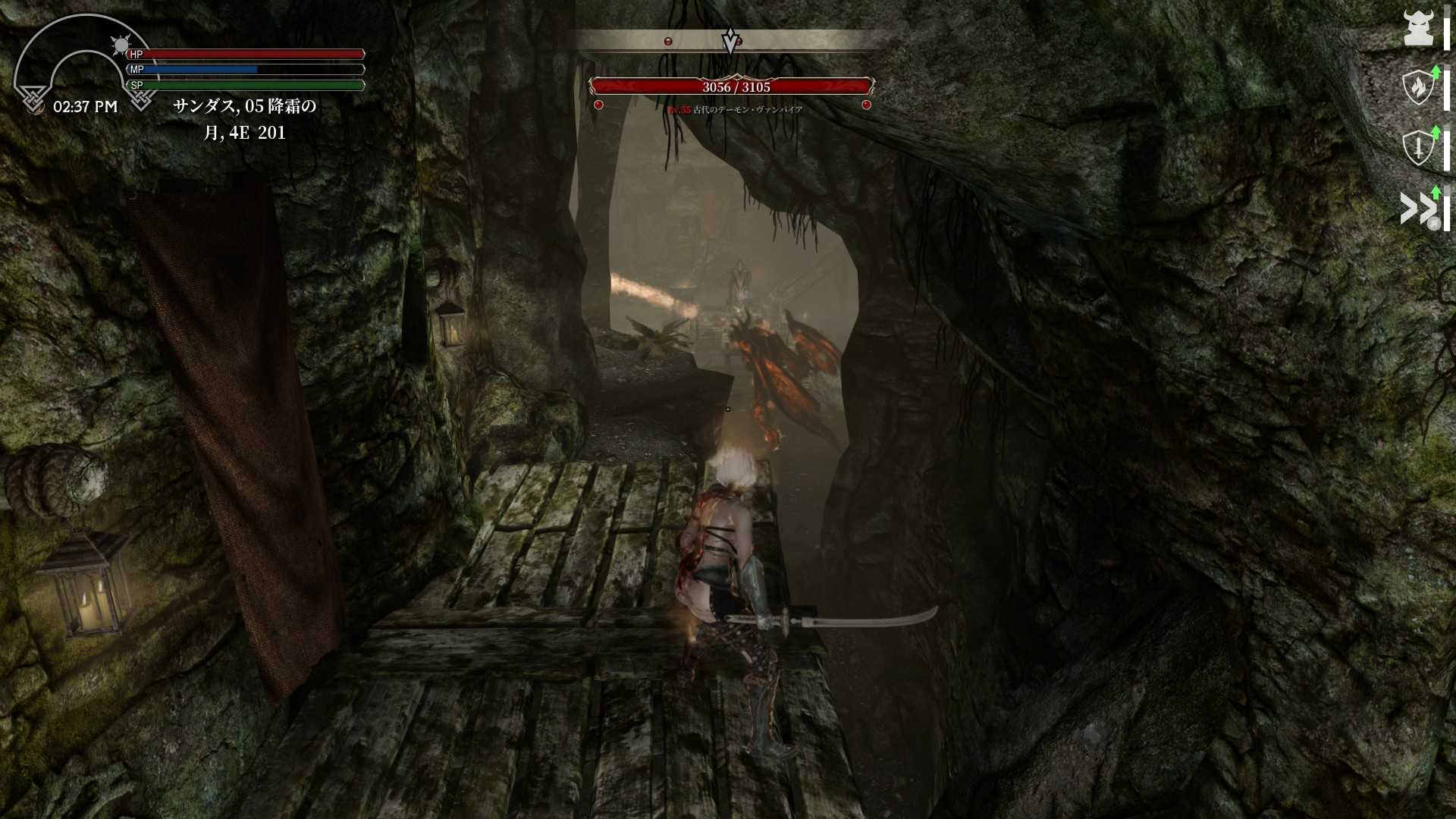Viewport: 1456px width, 819px height.
Task: Select the MP label on the stat panel
Action: tap(138, 69)
